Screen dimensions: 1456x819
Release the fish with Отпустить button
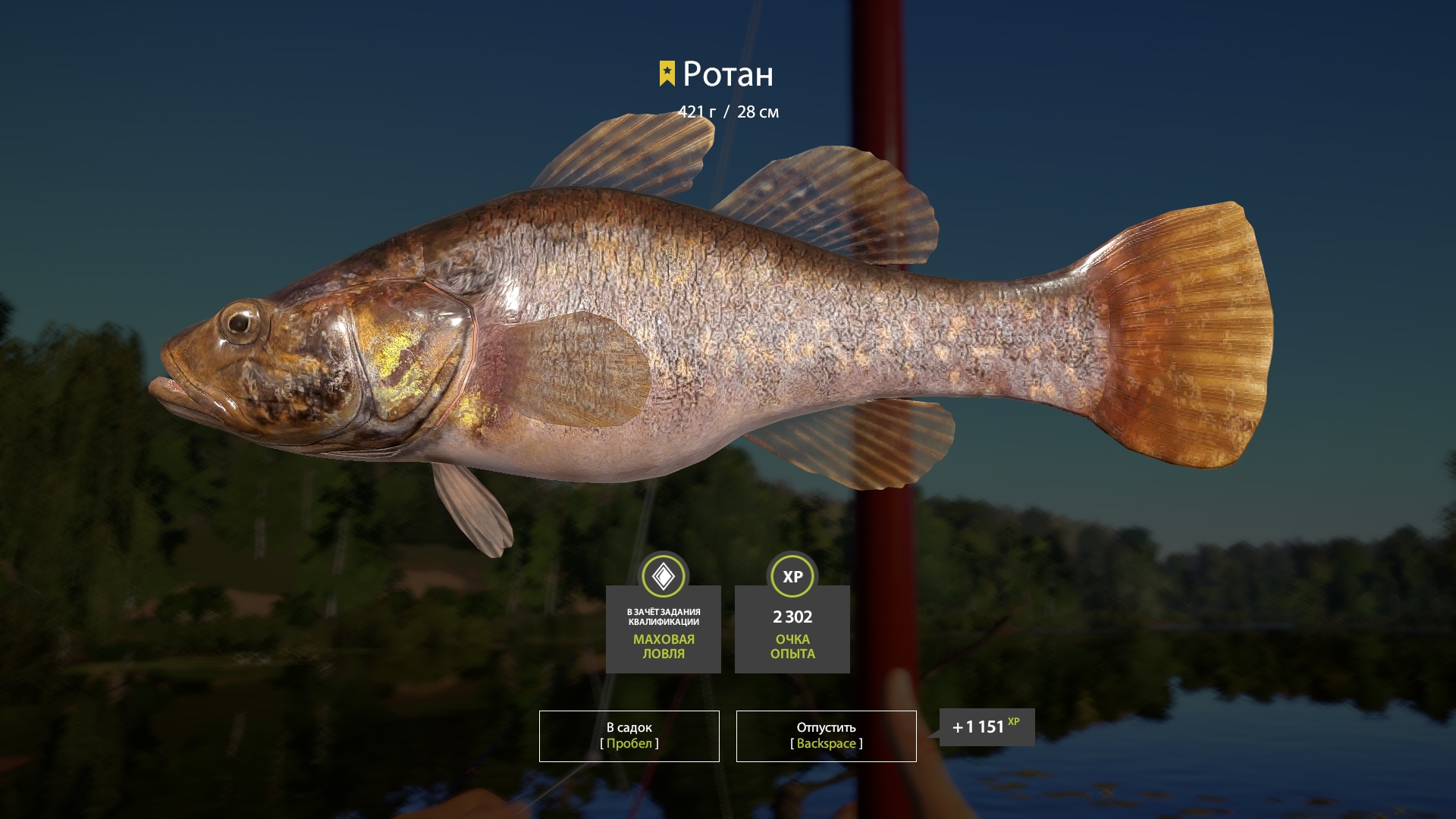pyautogui.click(x=826, y=736)
